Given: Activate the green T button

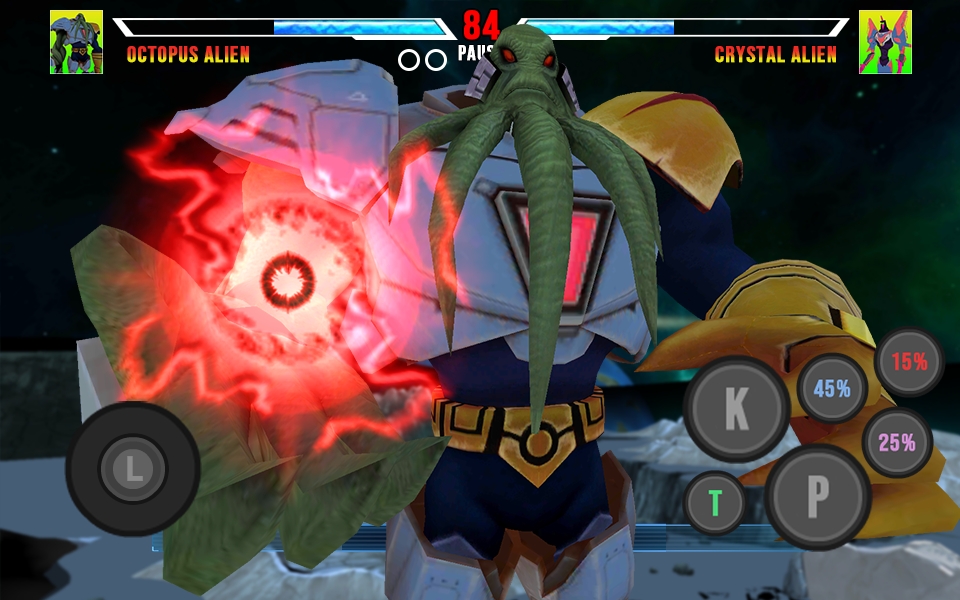Looking at the screenshot, I should (715, 502).
